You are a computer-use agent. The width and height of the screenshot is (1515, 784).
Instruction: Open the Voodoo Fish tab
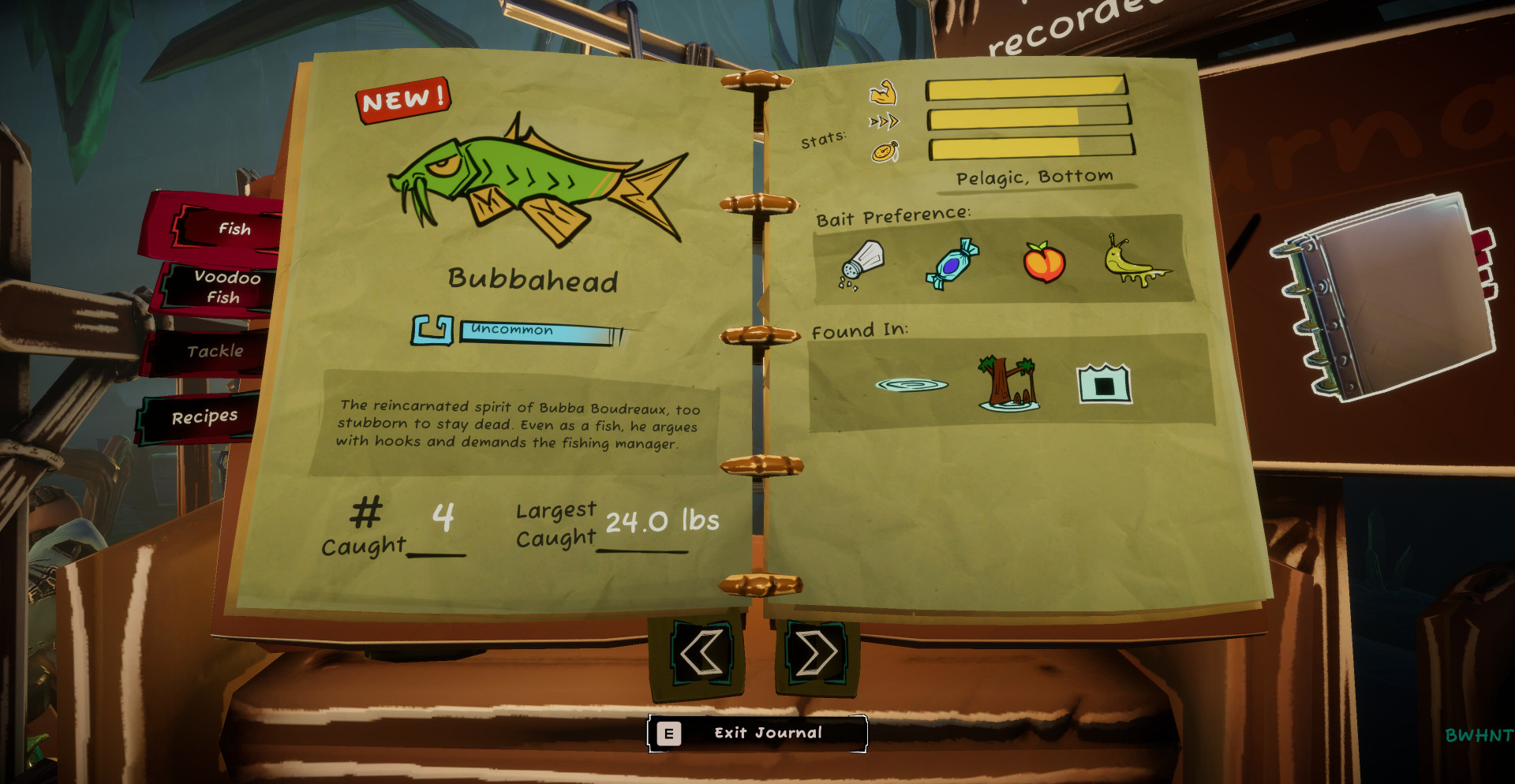point(221,286)
